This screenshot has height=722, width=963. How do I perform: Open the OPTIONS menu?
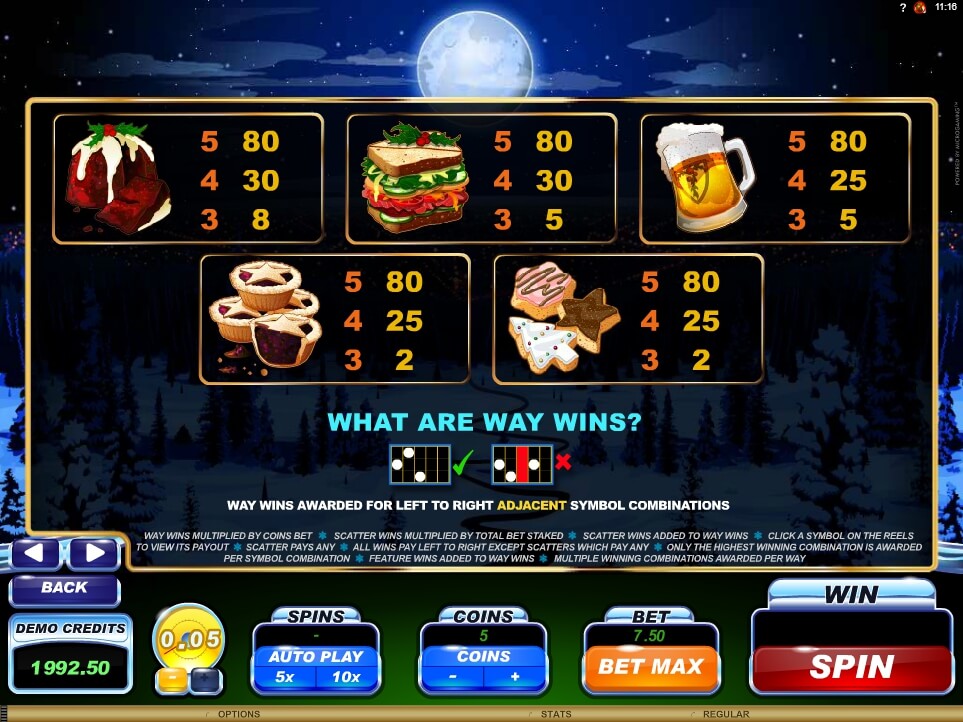tap(238, 714)
